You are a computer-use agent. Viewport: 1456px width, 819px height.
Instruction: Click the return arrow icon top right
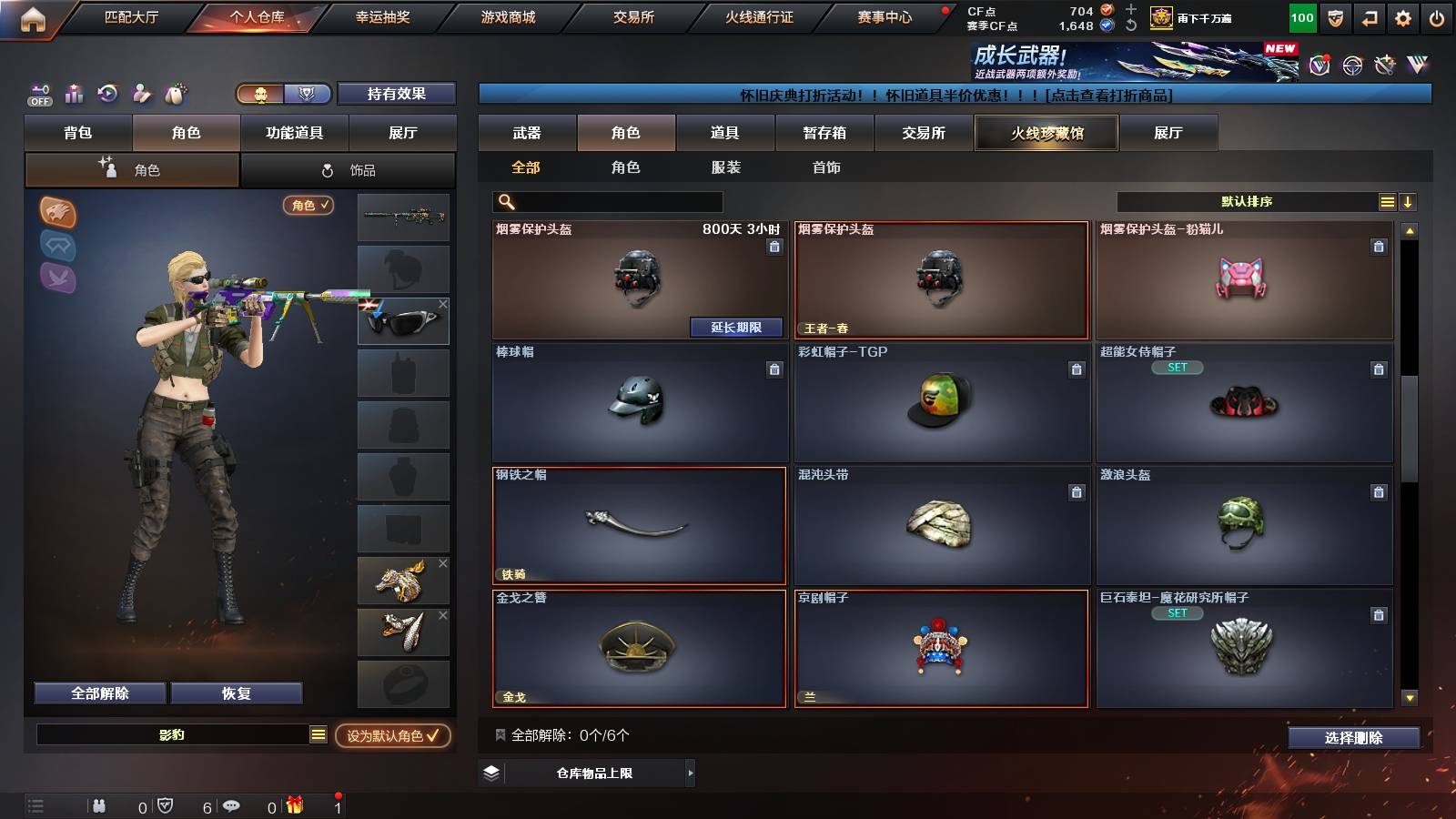[x=1368, y=15]
